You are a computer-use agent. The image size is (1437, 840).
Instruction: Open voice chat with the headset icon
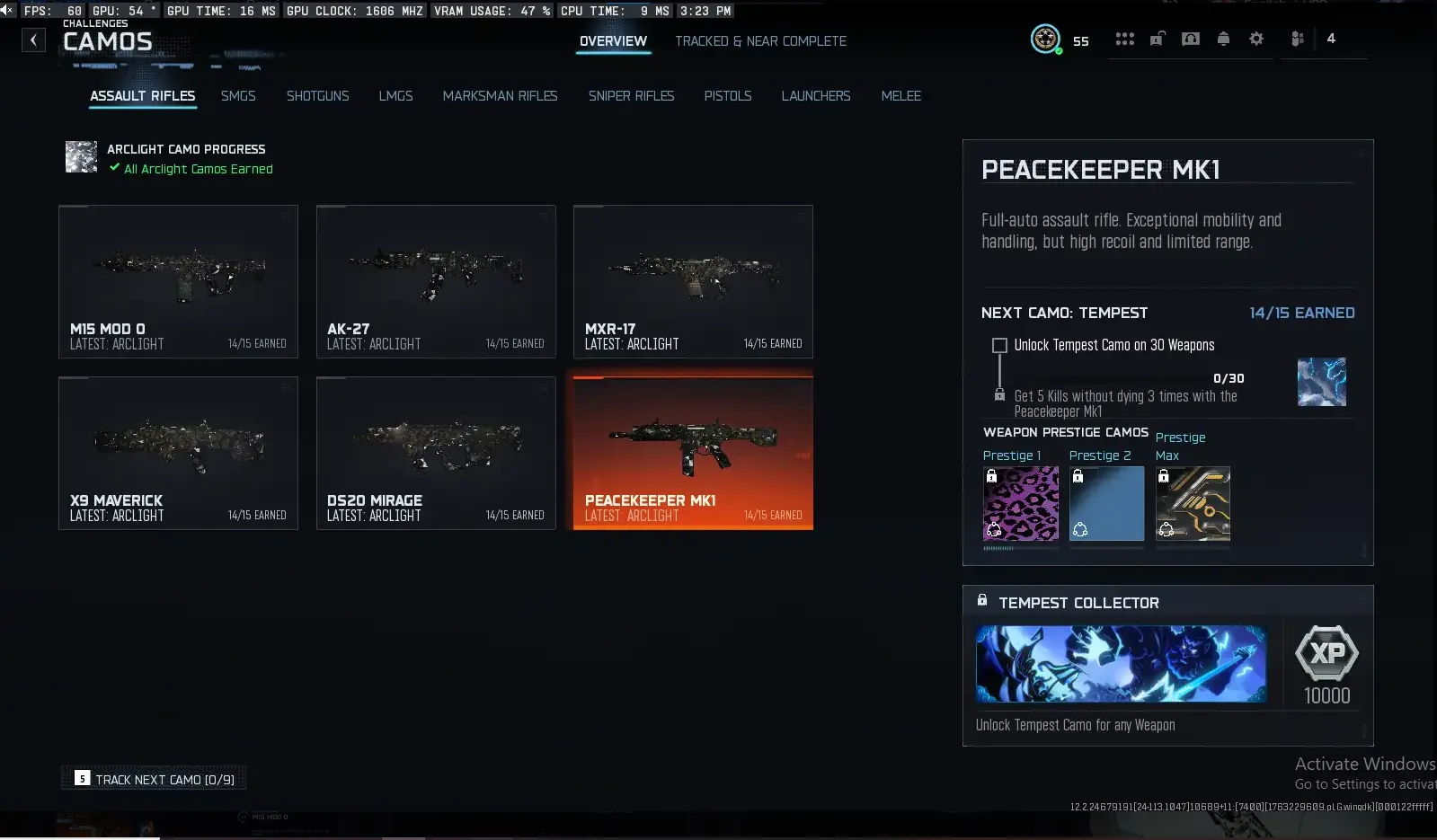click(1190, 39)
